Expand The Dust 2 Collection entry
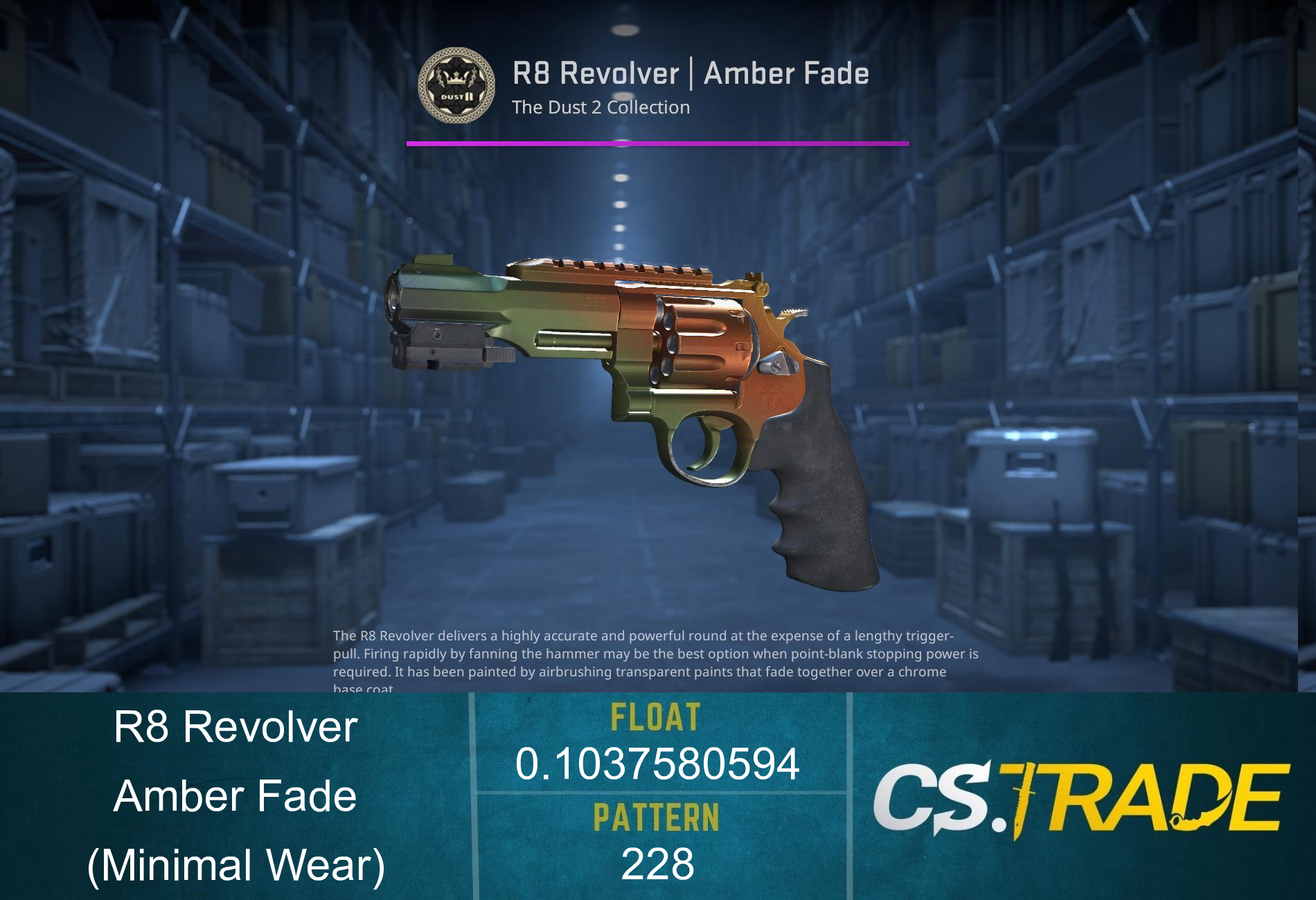Image resolution: width=1316 pixels, height=900 pixels. coord(599,107)
